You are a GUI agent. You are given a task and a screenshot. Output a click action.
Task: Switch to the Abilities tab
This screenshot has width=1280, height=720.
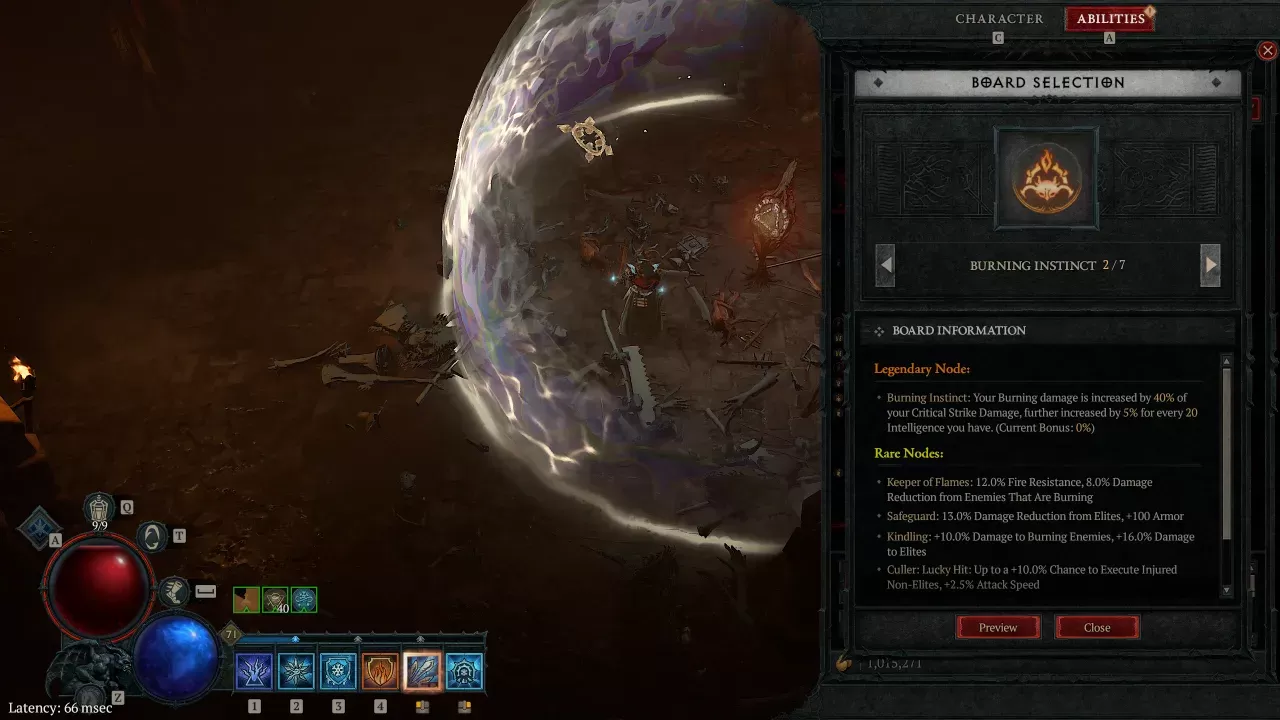1109,18
